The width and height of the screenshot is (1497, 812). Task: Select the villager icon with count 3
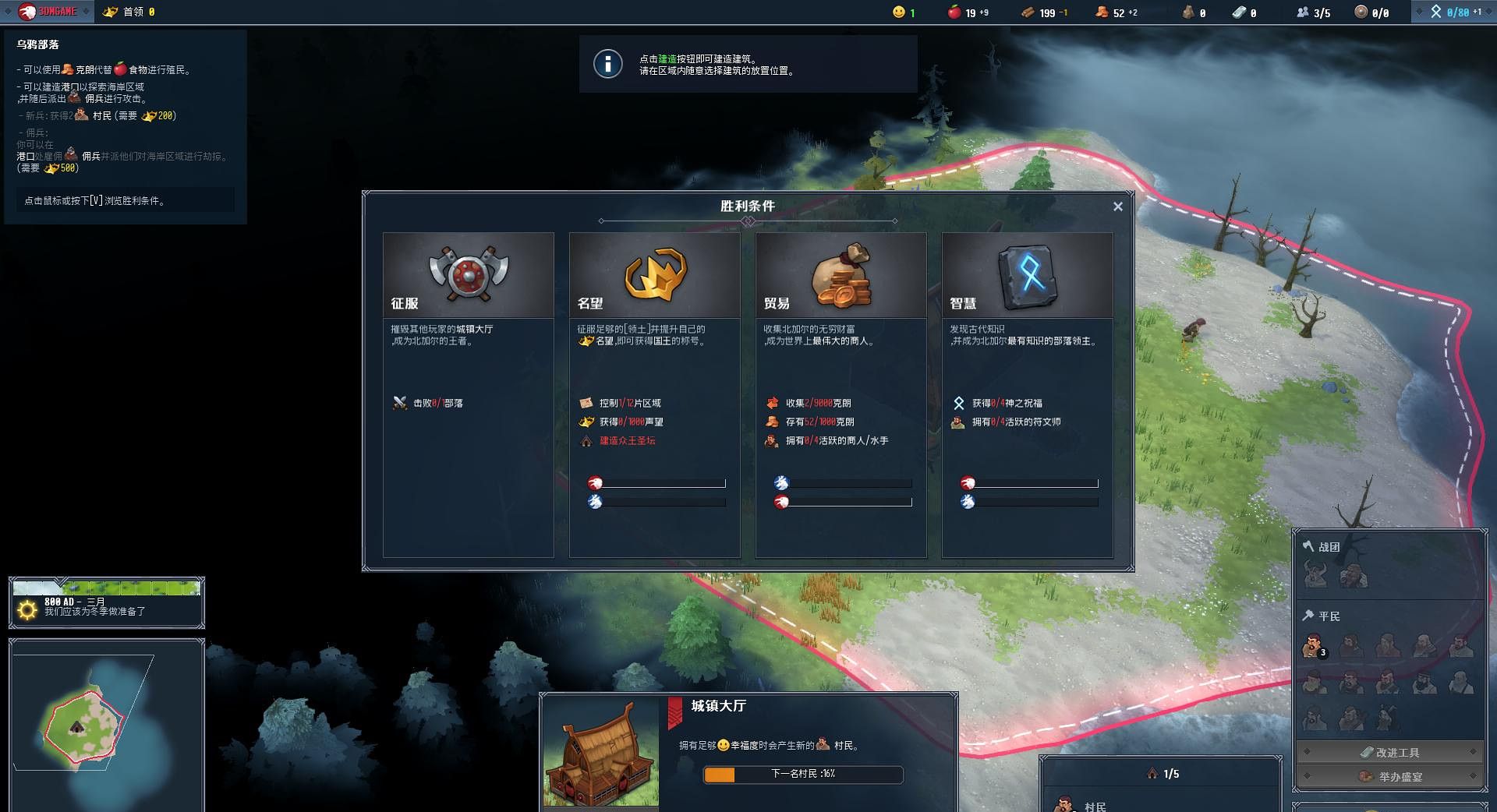click(x=1314, y=646)
